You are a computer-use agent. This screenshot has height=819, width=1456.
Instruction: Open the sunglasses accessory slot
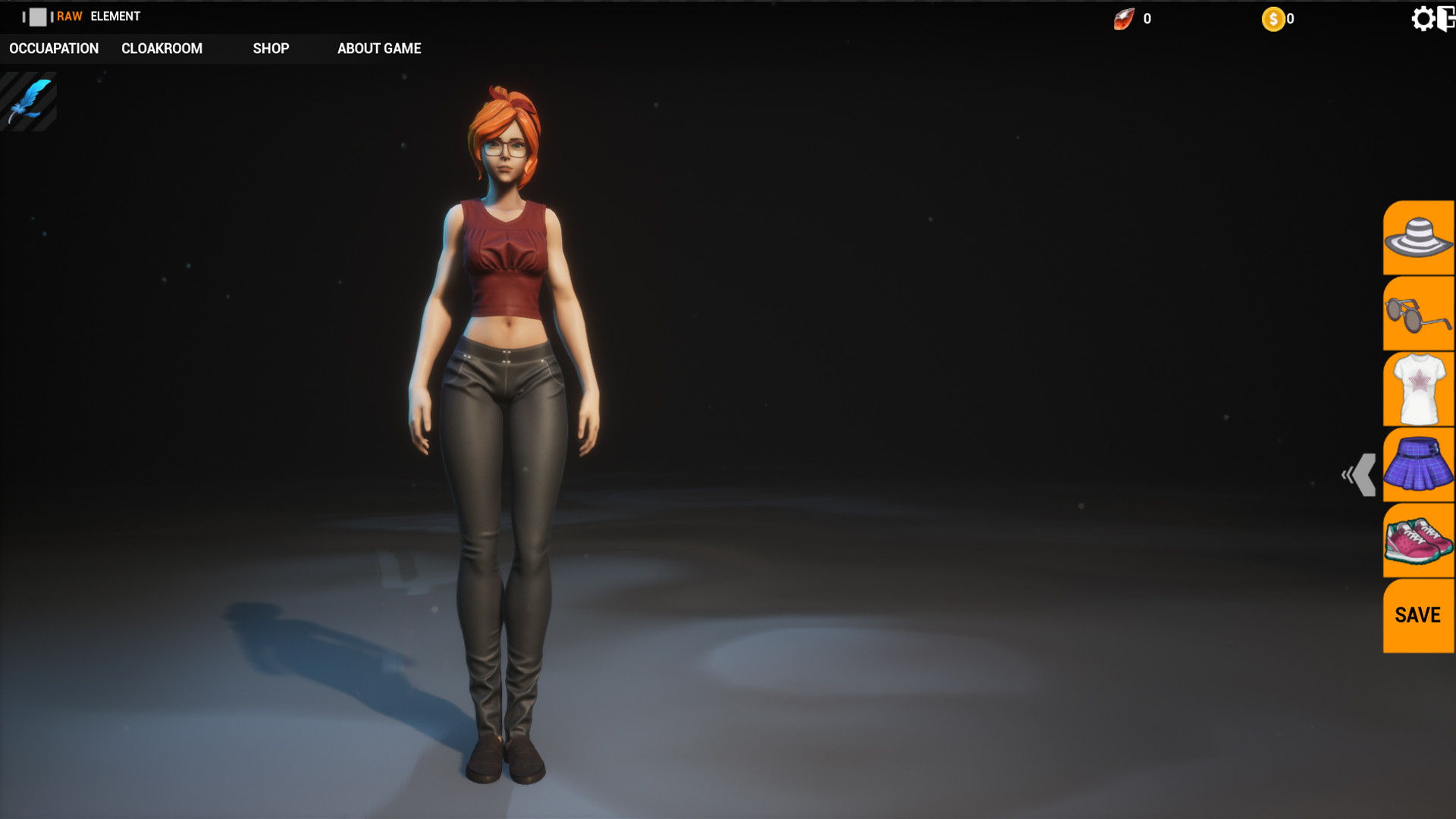1419,312
